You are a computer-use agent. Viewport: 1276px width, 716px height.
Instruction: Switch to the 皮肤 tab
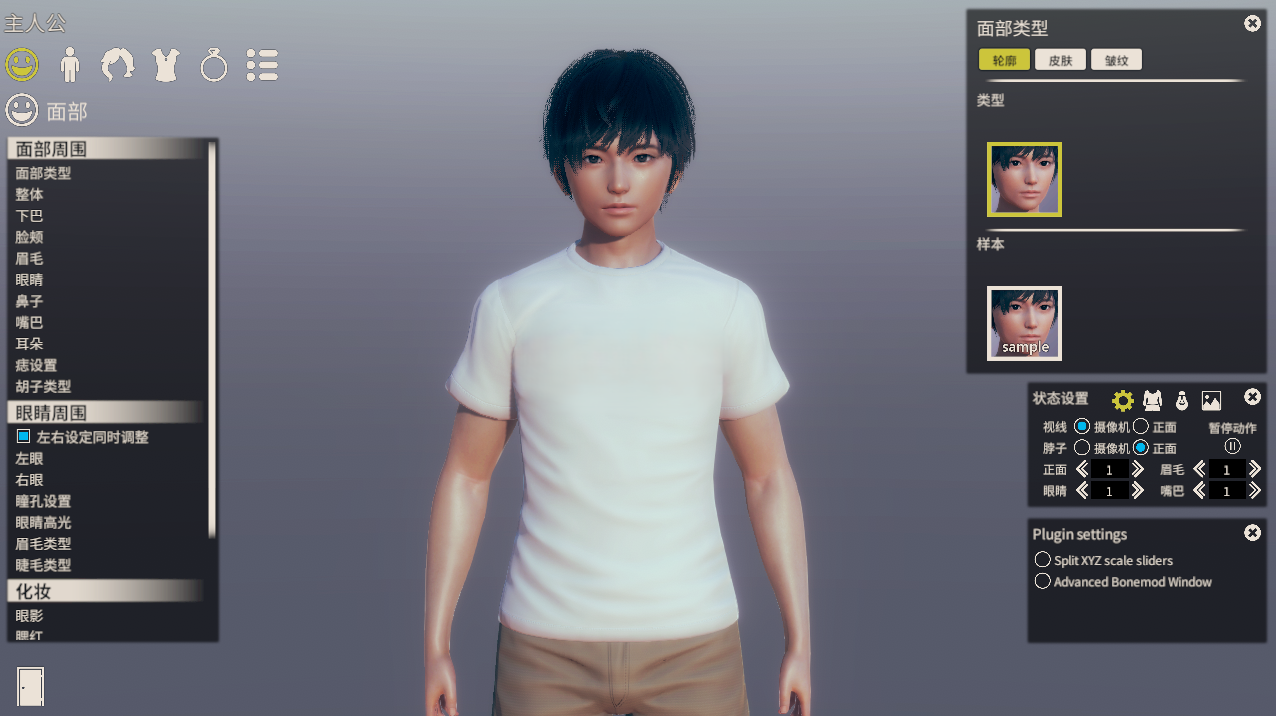coord(1061,60)
